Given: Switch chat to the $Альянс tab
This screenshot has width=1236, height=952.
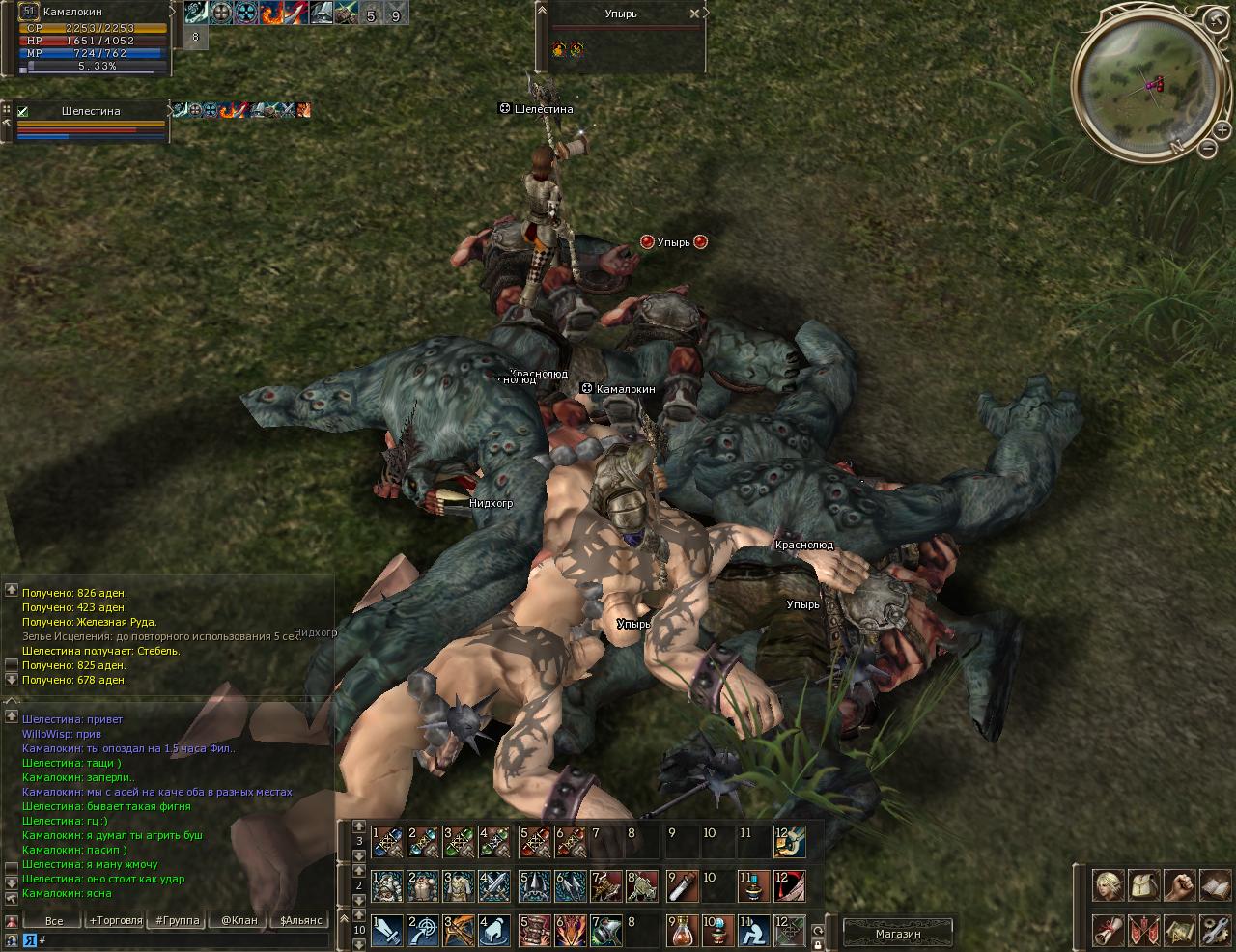Looking at the screenshot, I should pos(300,921).
